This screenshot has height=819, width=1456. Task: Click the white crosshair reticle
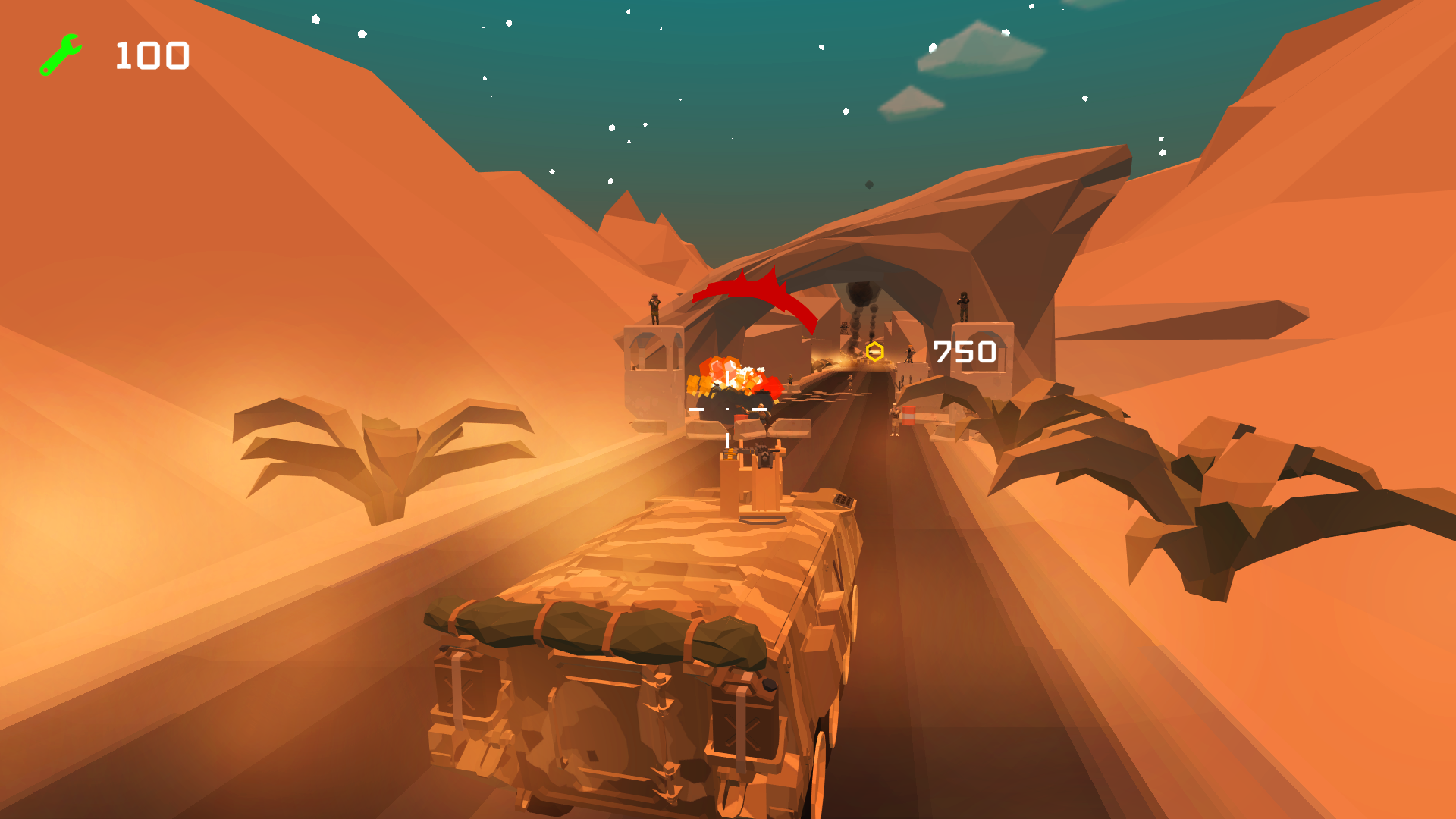[727, 409]
